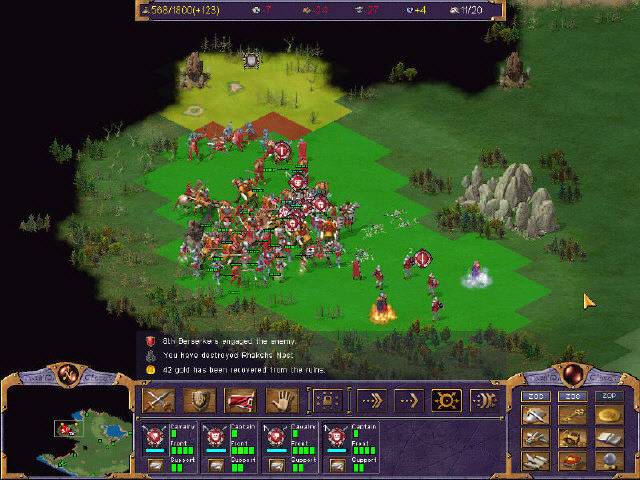Choose the shield defend command

tap(199, 400)
